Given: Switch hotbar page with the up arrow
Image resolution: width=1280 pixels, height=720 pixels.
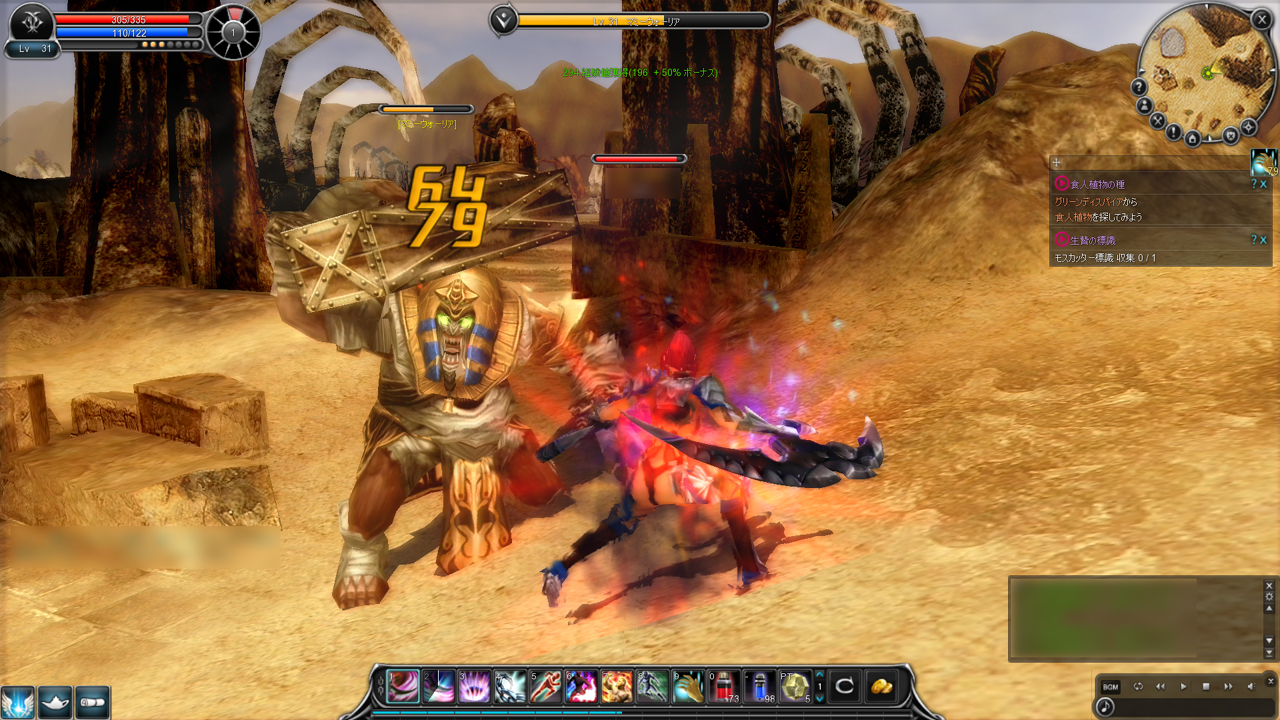Looking at the screenshot, I should coord(820,674).
